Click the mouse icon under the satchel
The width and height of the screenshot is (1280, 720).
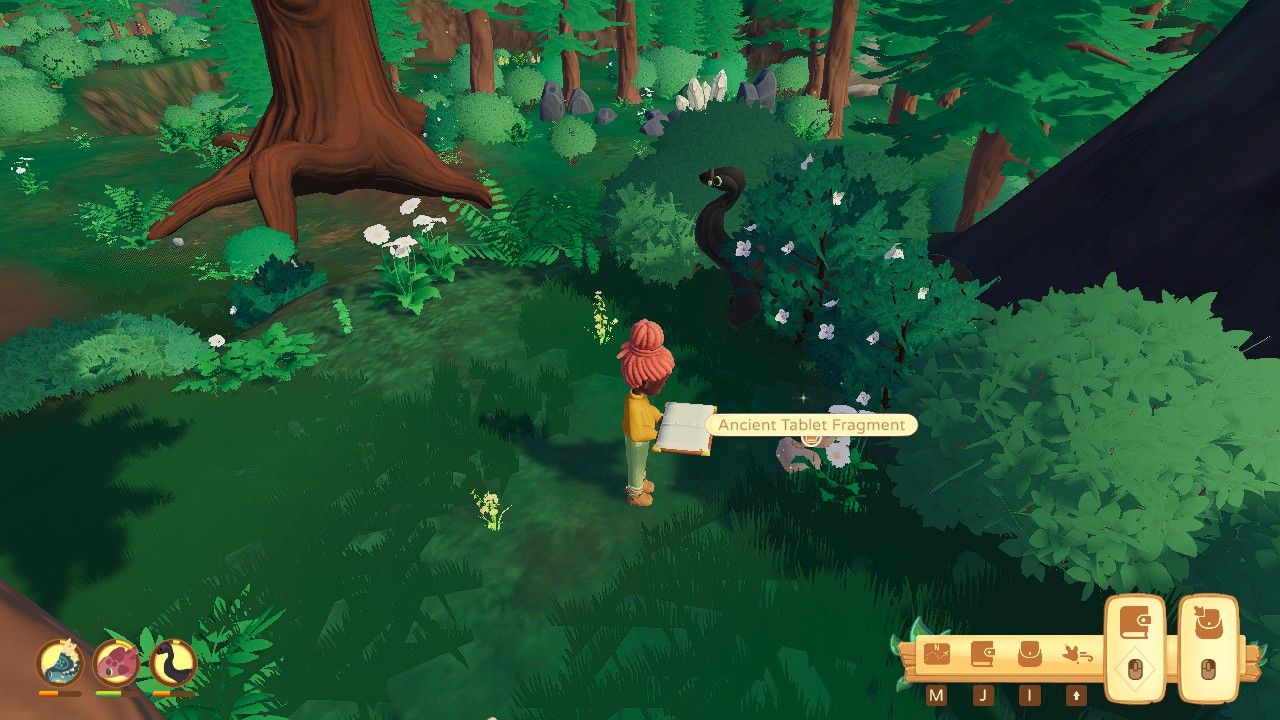pos(1208,667)
